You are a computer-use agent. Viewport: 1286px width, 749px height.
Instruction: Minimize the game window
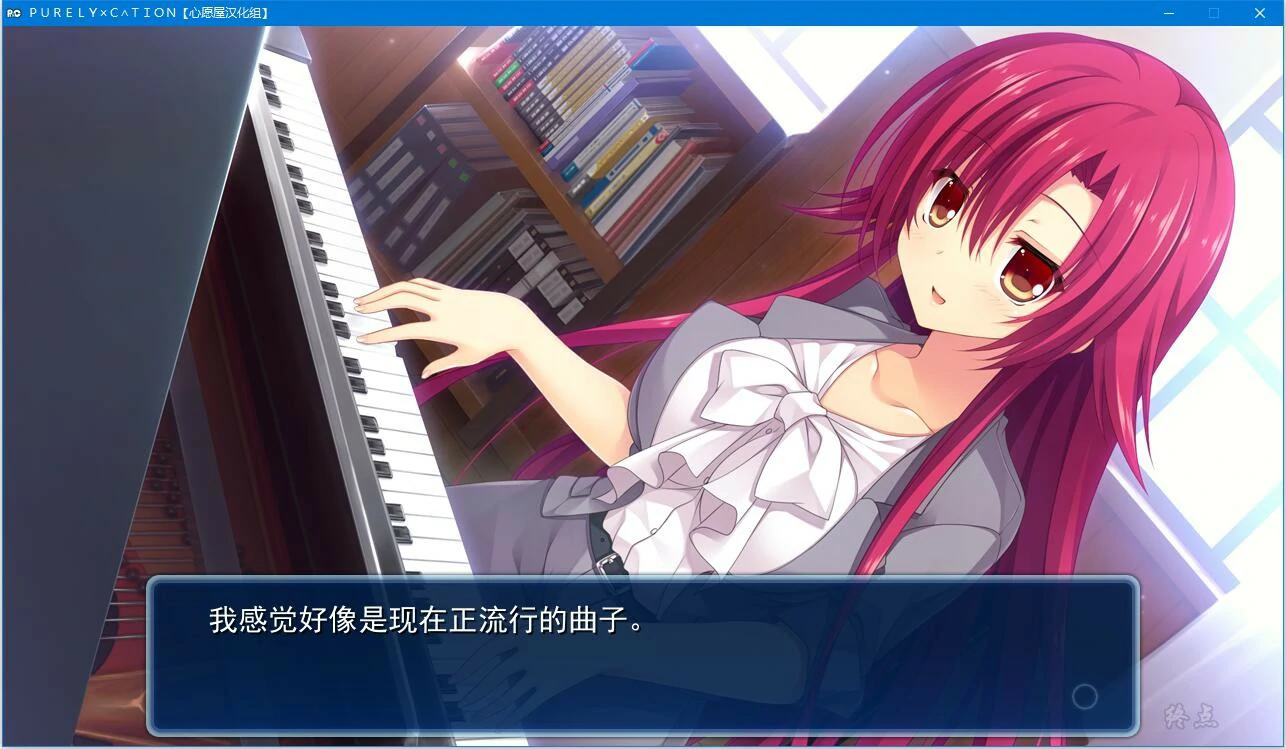tap(1168, 13)
